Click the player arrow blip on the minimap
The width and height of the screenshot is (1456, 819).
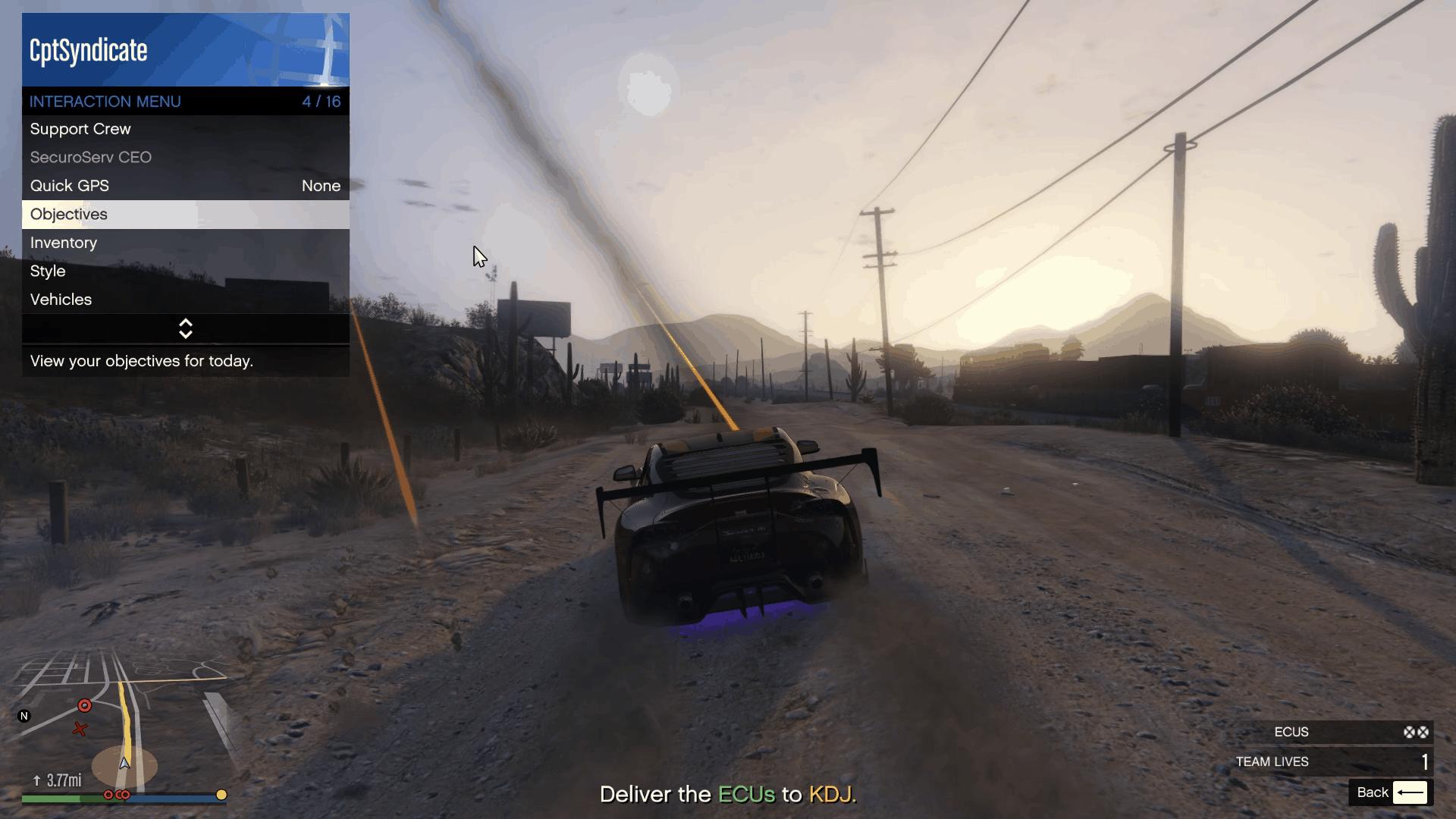[x=124, y=764]
